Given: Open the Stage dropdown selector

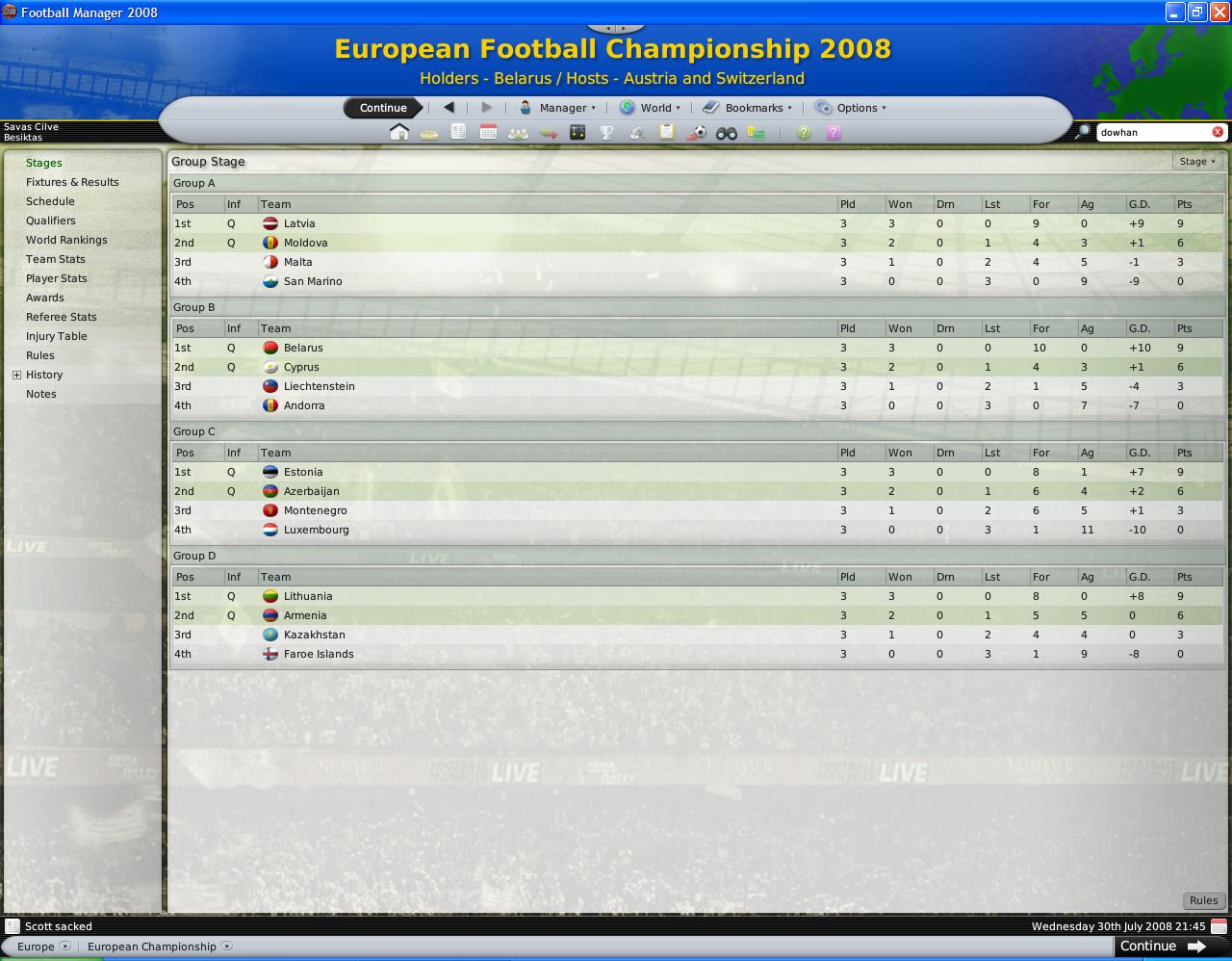Looking at the screenshot, I should [x=1197, y=162].
